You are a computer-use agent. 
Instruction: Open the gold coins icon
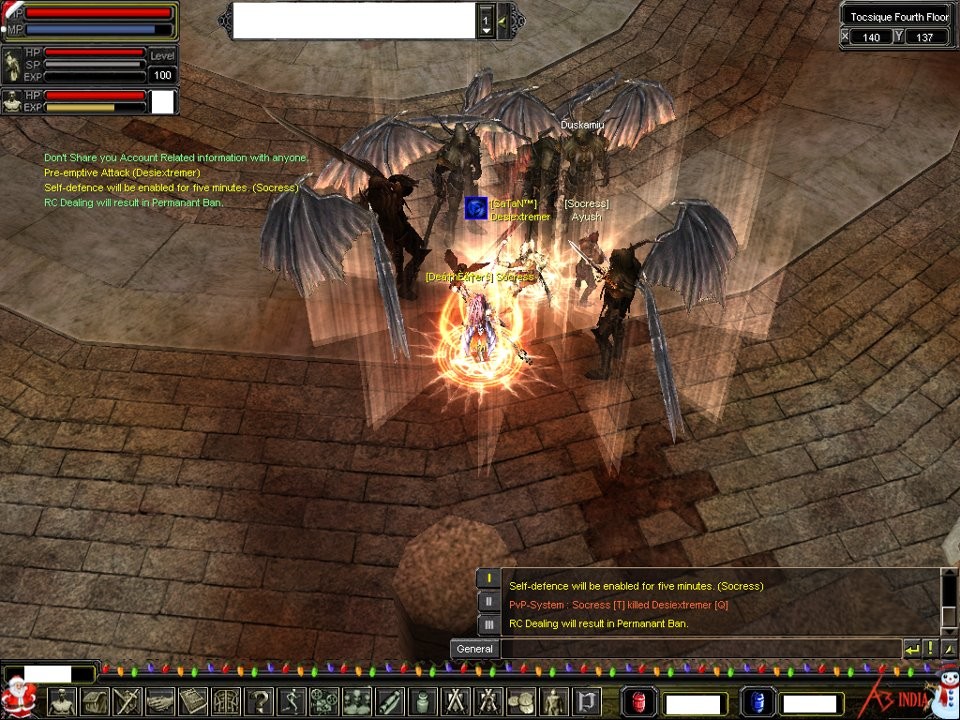[521, 702]
